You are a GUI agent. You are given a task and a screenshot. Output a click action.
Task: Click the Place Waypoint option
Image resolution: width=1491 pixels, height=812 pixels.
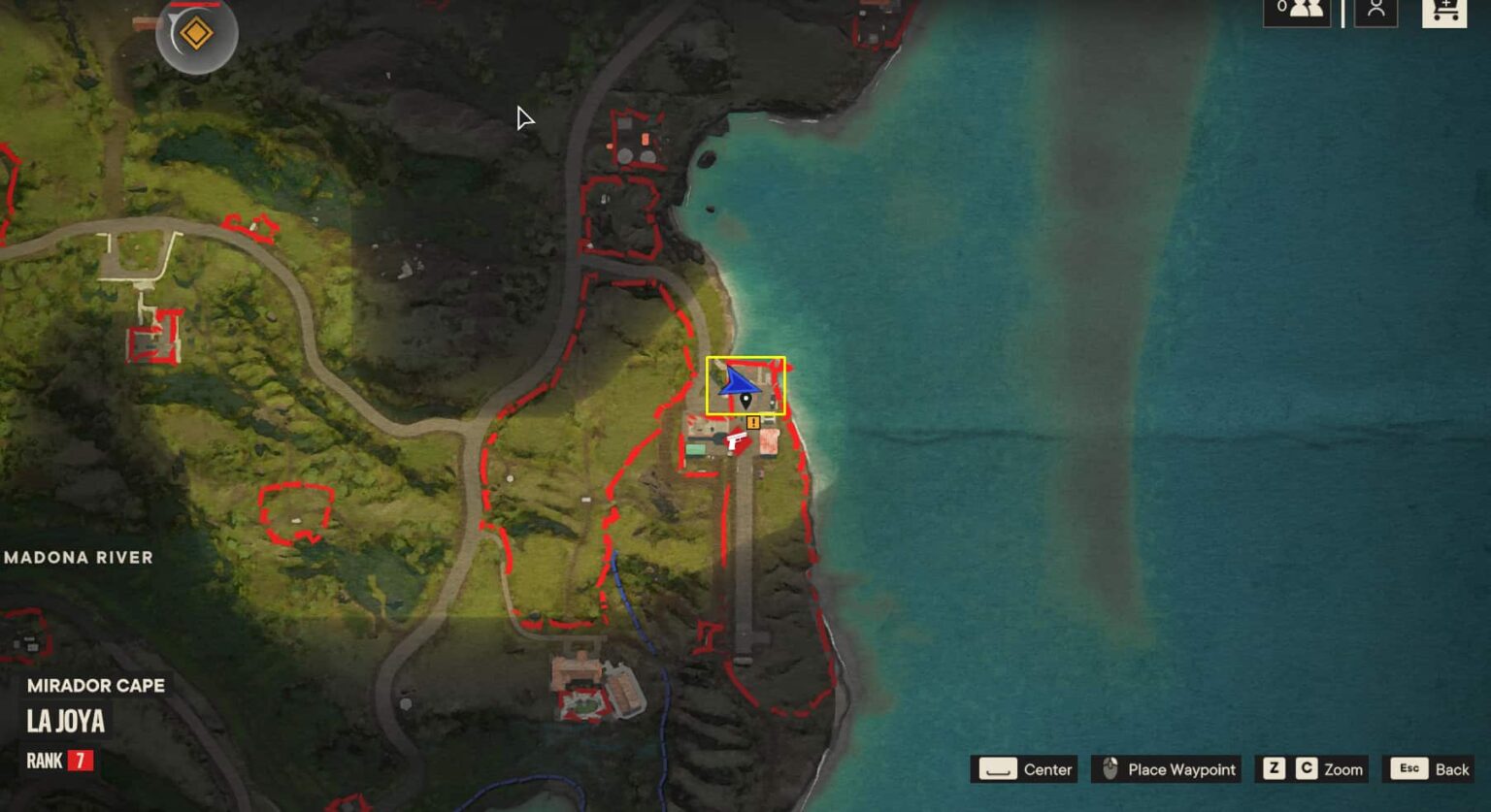click(1179, 769)
